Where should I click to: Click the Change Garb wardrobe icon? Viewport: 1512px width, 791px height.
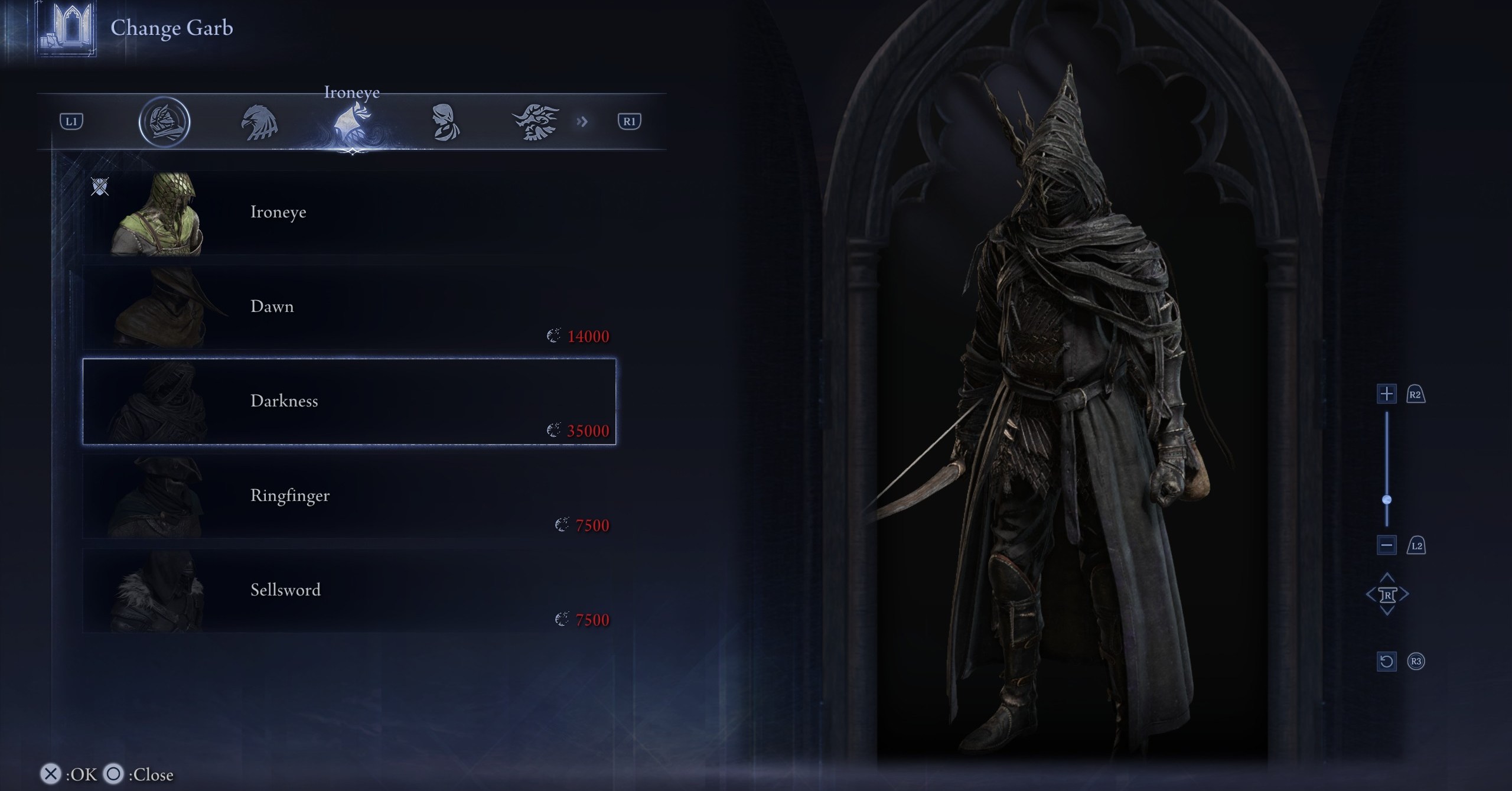point(67,28)
